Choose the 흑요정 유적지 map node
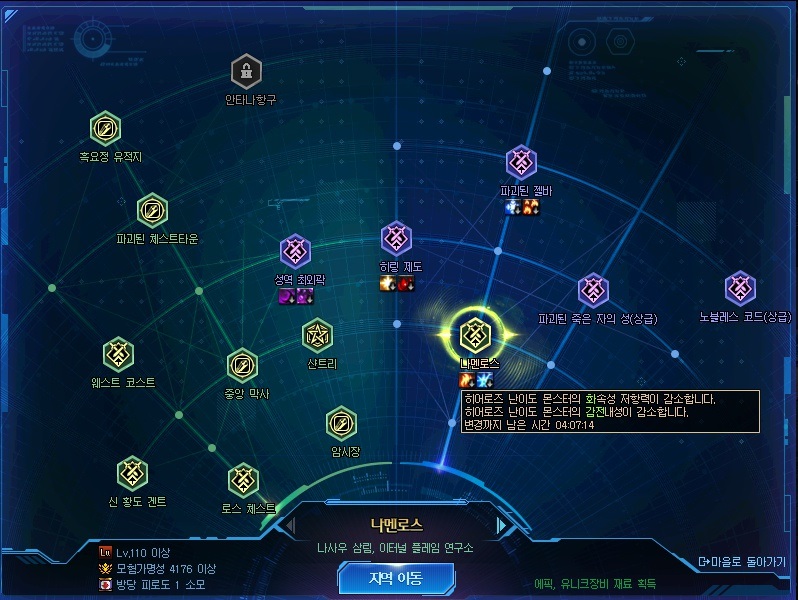The image size is (798, 600). [x=105, y=128]
